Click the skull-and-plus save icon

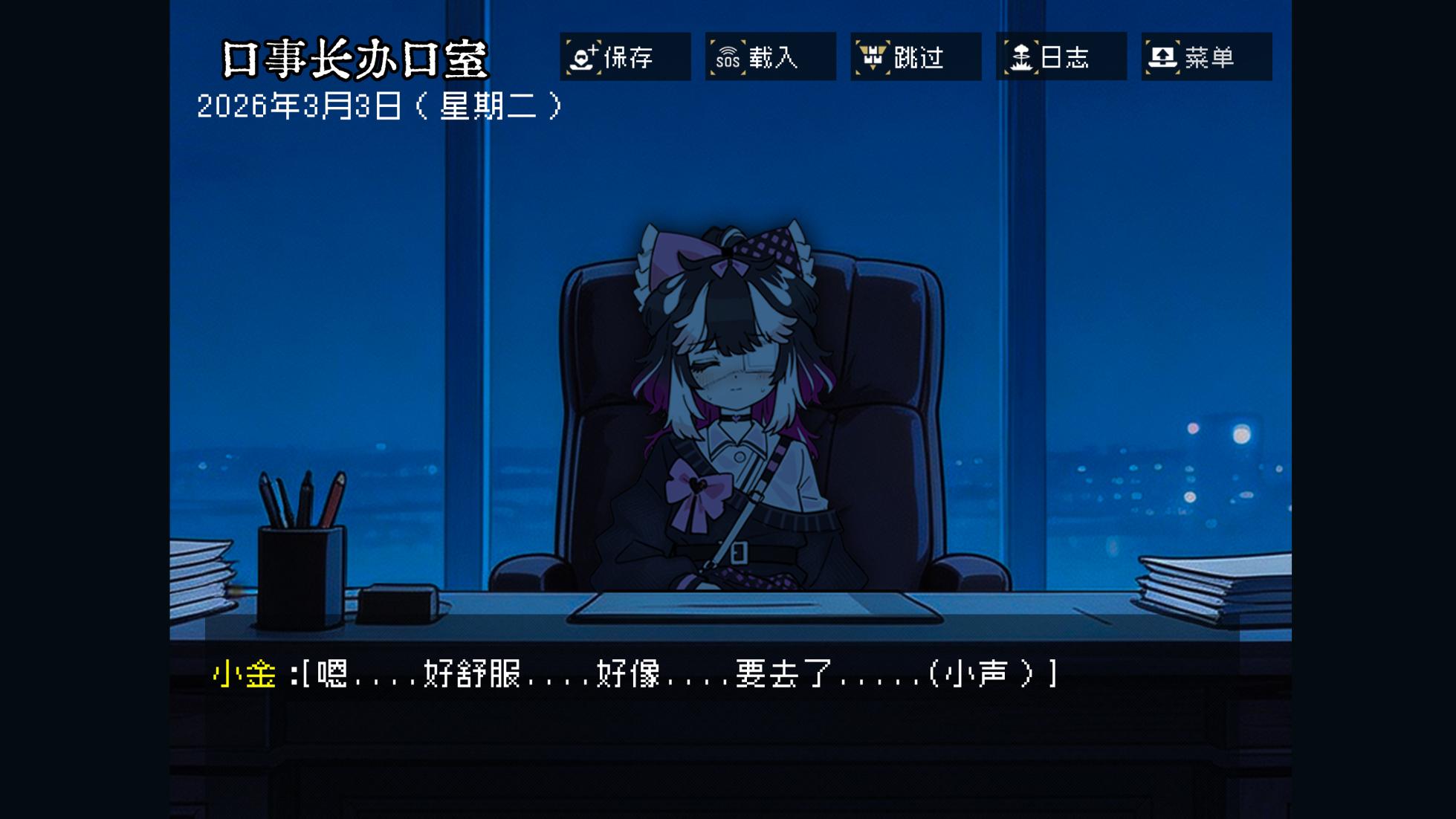point(583,58)
